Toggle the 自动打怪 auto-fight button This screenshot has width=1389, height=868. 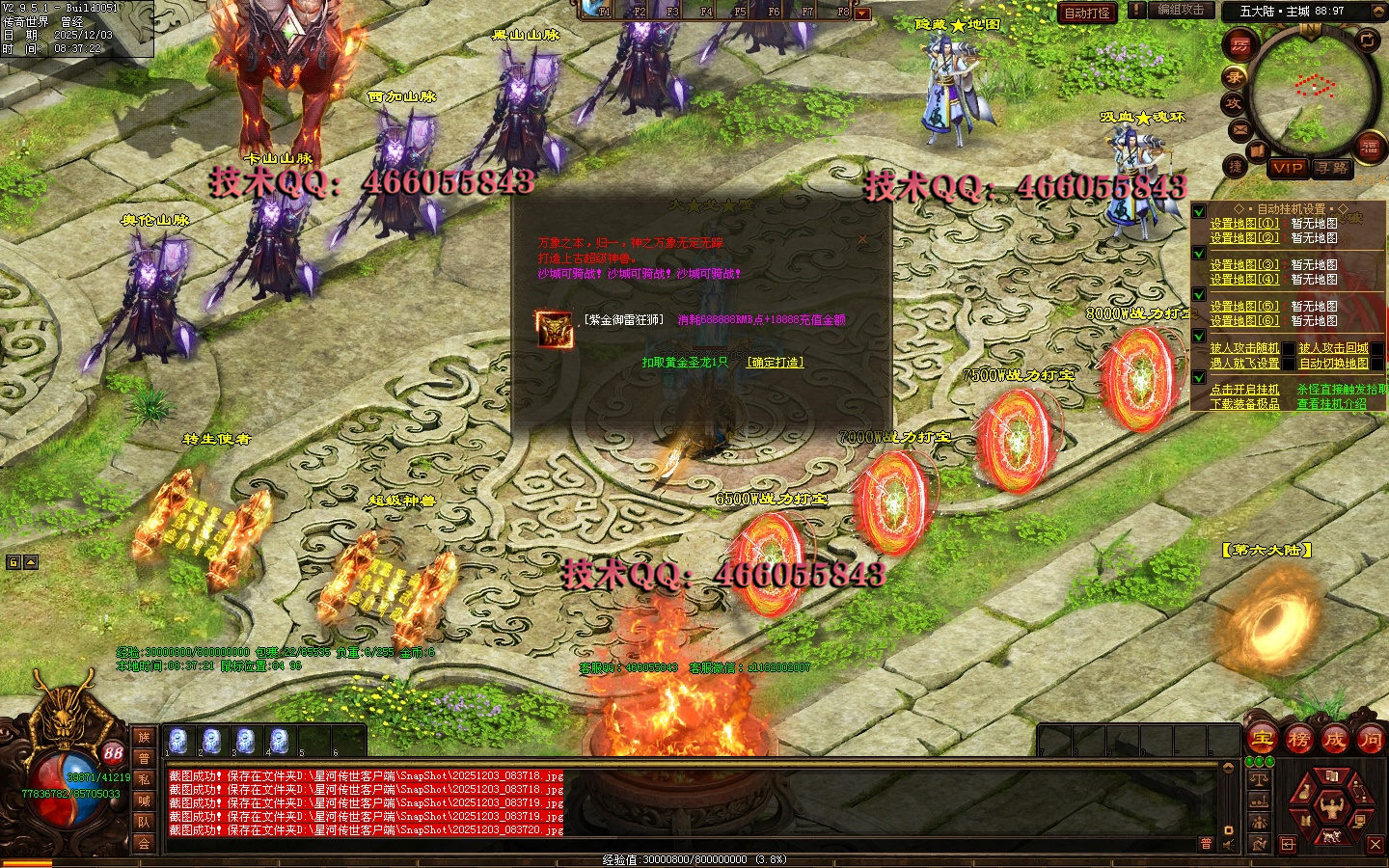1087,13
